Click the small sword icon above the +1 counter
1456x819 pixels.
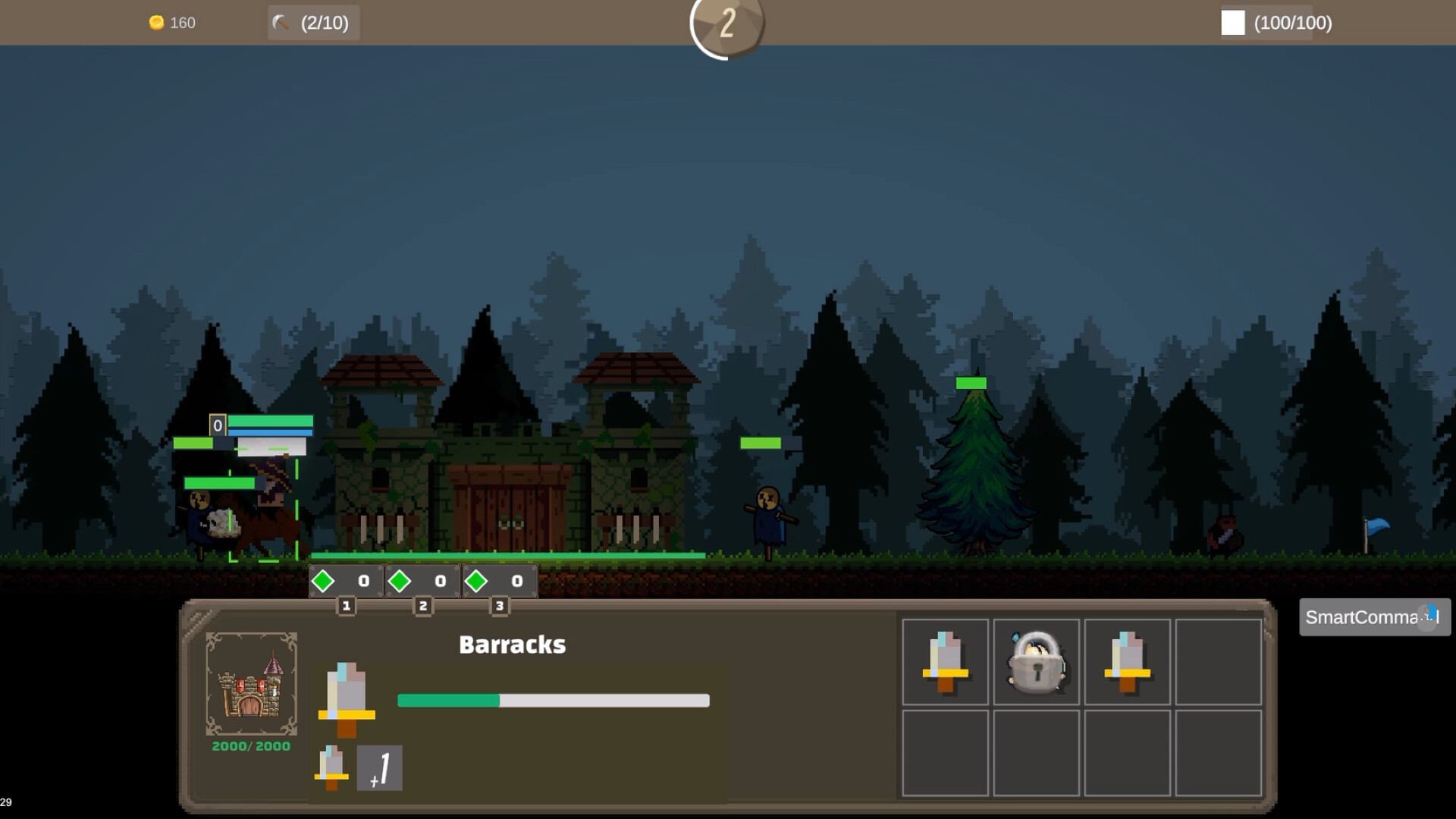click(x=331, y=768)
